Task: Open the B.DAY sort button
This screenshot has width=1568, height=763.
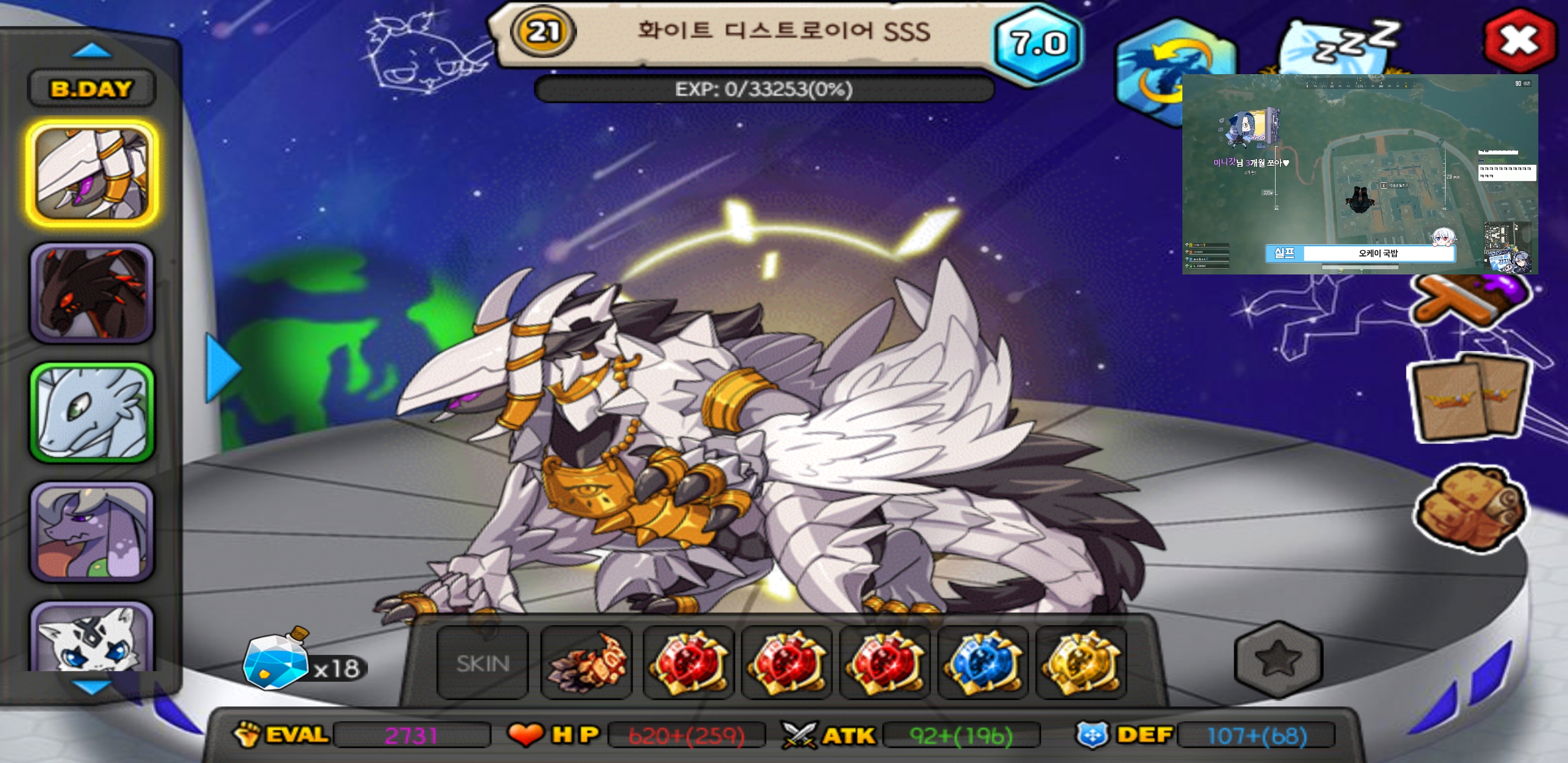Action: 91,89
